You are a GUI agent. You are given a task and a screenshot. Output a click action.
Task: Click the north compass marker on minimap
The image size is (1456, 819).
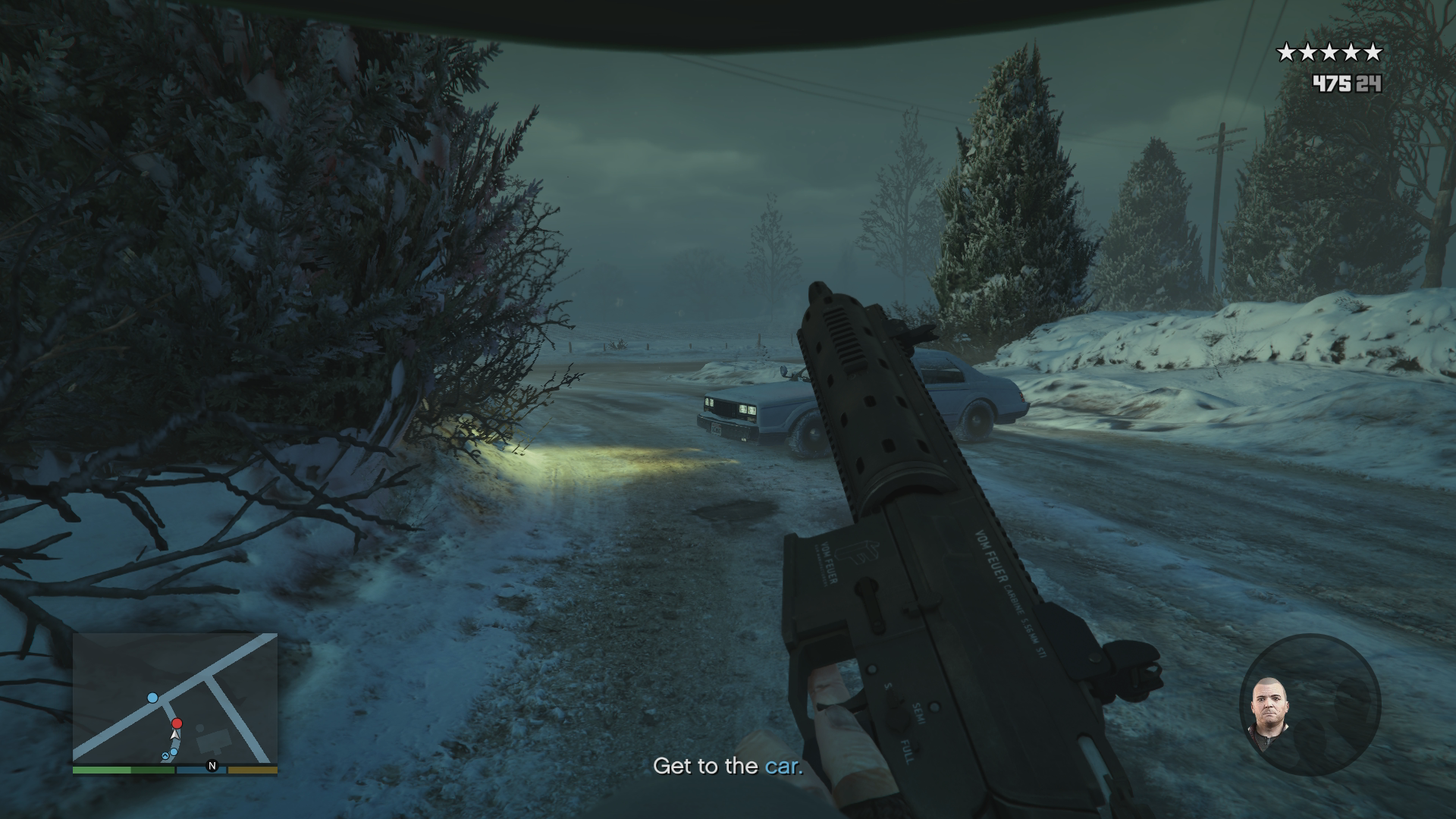(212, 766)
